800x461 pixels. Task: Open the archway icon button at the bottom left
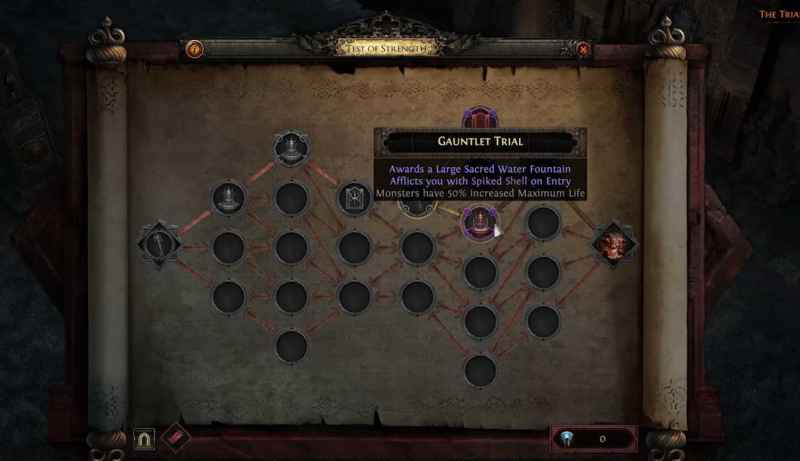coord(145,438)
